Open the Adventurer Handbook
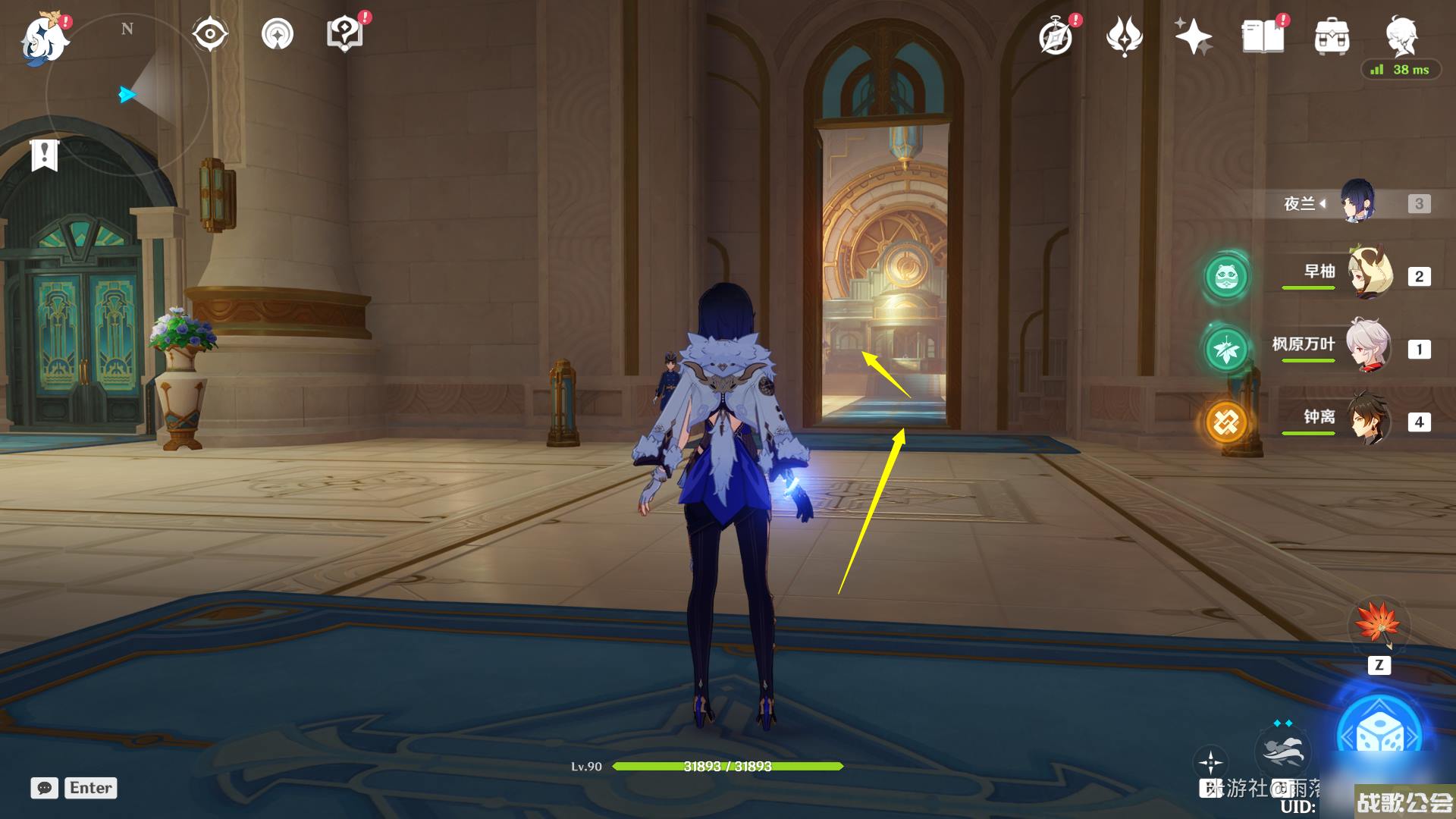1456x819 pixels. coord(1263,36)
